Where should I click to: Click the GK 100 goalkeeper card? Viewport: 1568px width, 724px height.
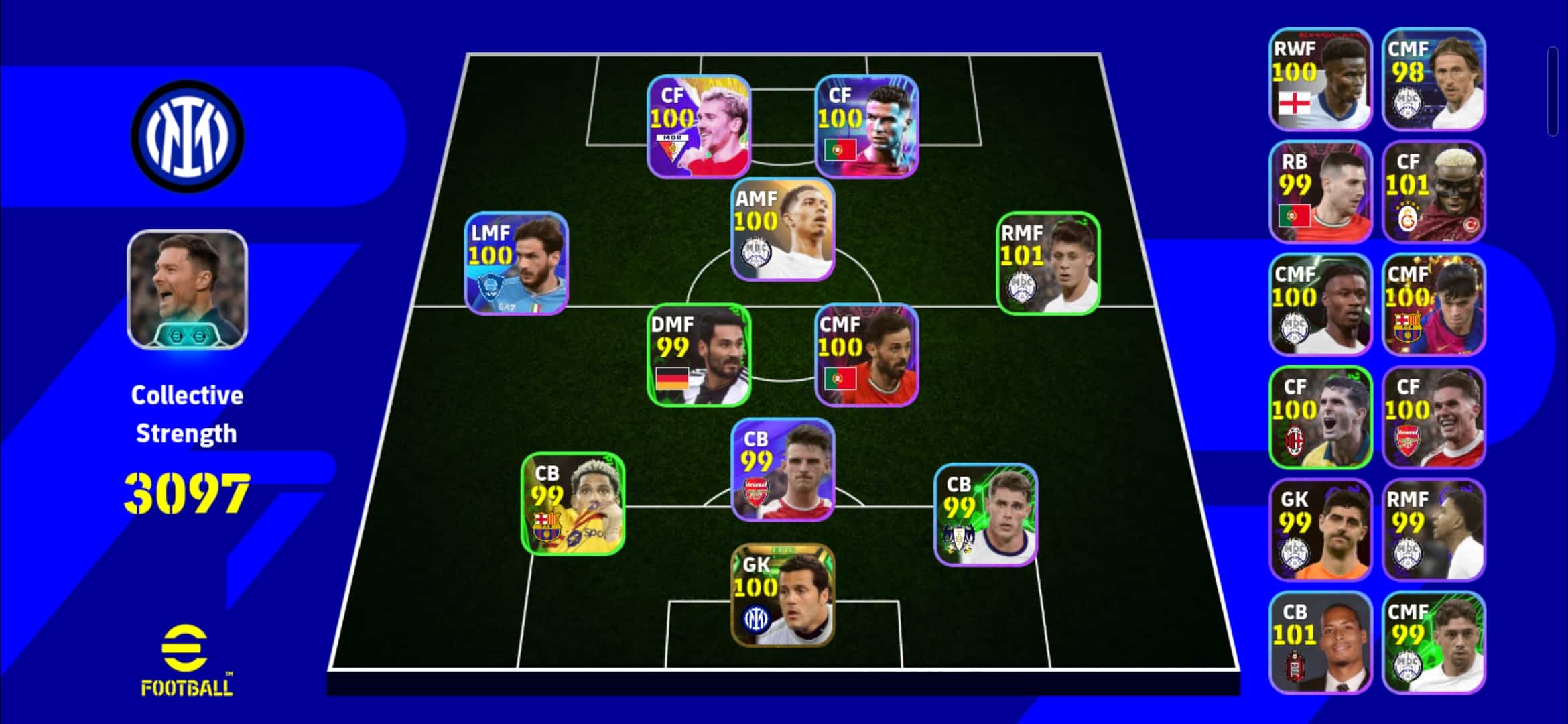782,595
